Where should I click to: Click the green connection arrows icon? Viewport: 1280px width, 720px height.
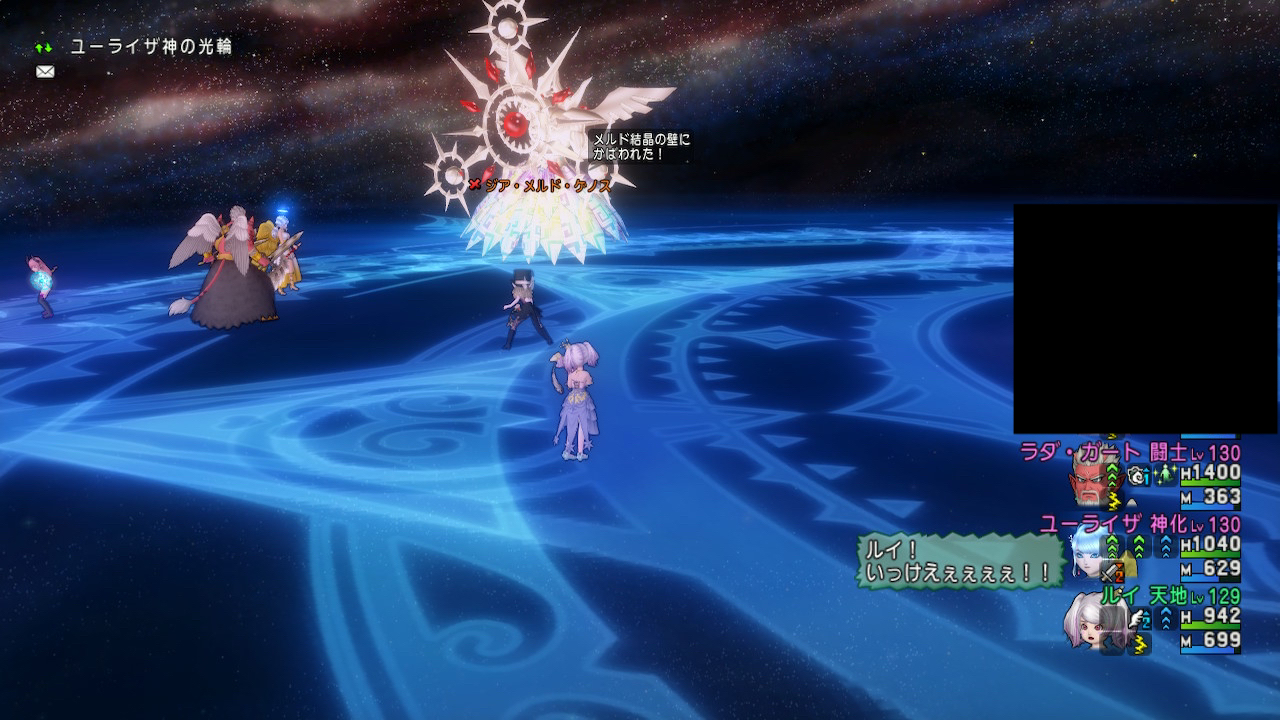click(44, 47)
